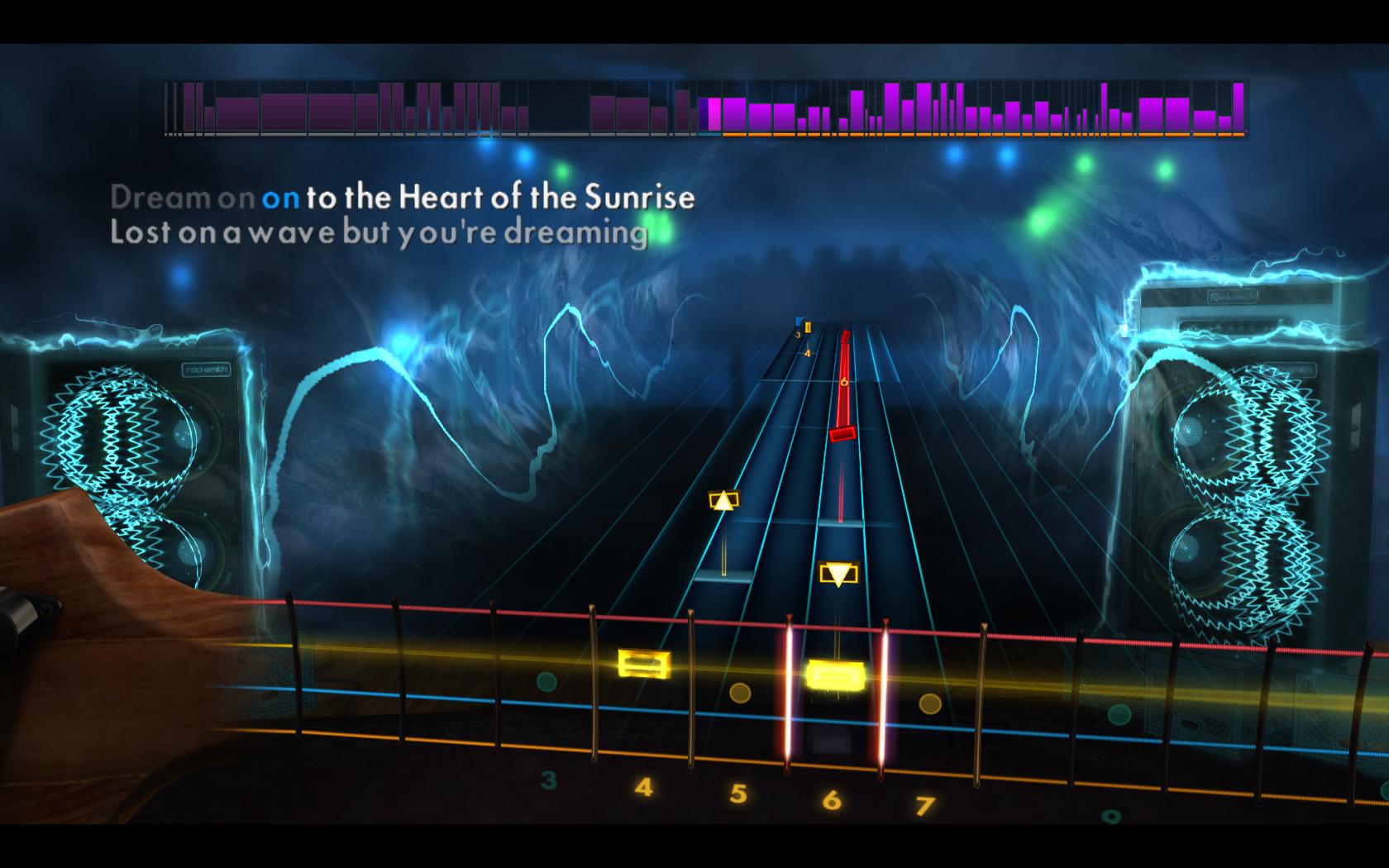The width and height of the screenshot is (1389, 868).
Task: Click the green fret inlay dot near fret 3
Action: [545, 683]
